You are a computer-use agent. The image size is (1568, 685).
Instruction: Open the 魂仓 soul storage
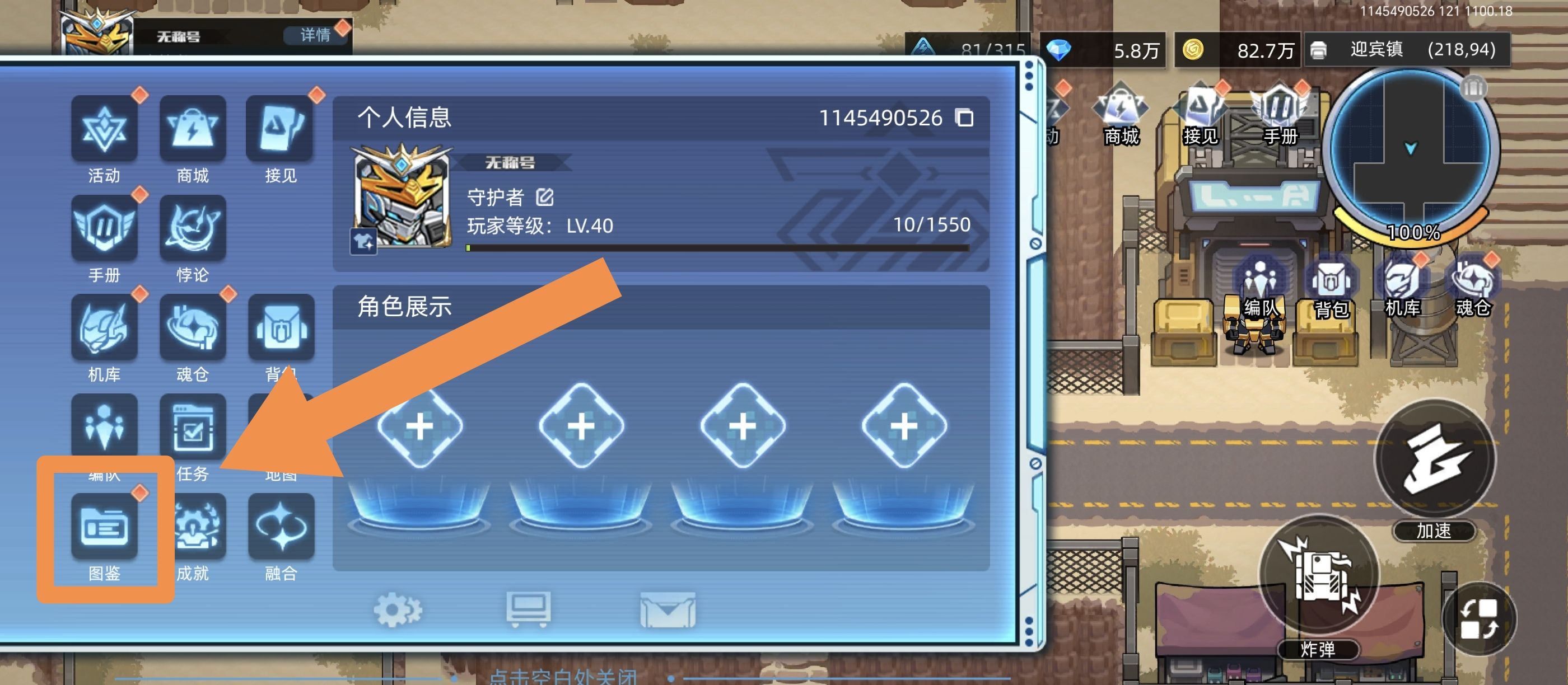pyautogui.click(x=194, y=329)
